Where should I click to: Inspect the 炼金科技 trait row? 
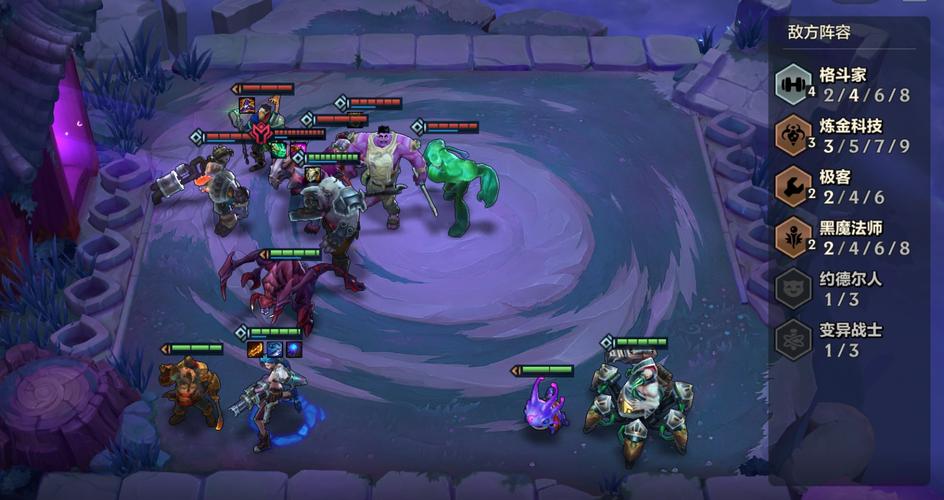pos(850,135)
